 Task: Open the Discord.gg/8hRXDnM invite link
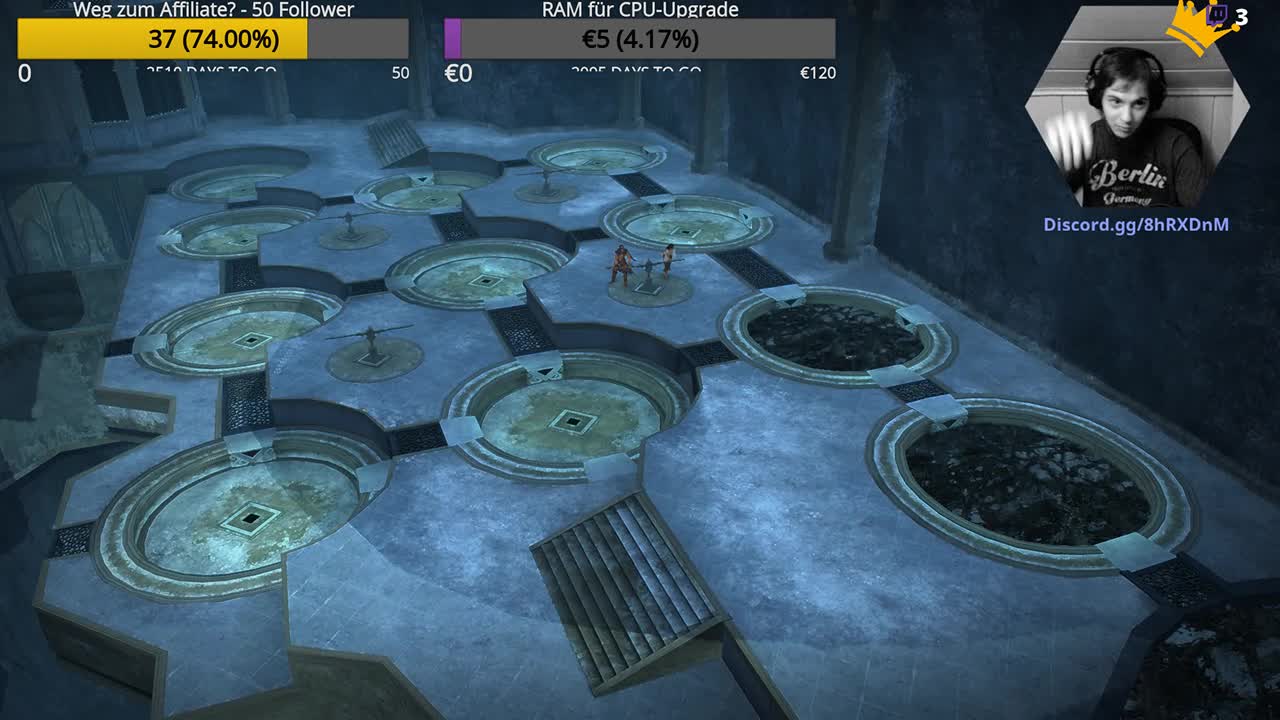[x=1136, y=225]
